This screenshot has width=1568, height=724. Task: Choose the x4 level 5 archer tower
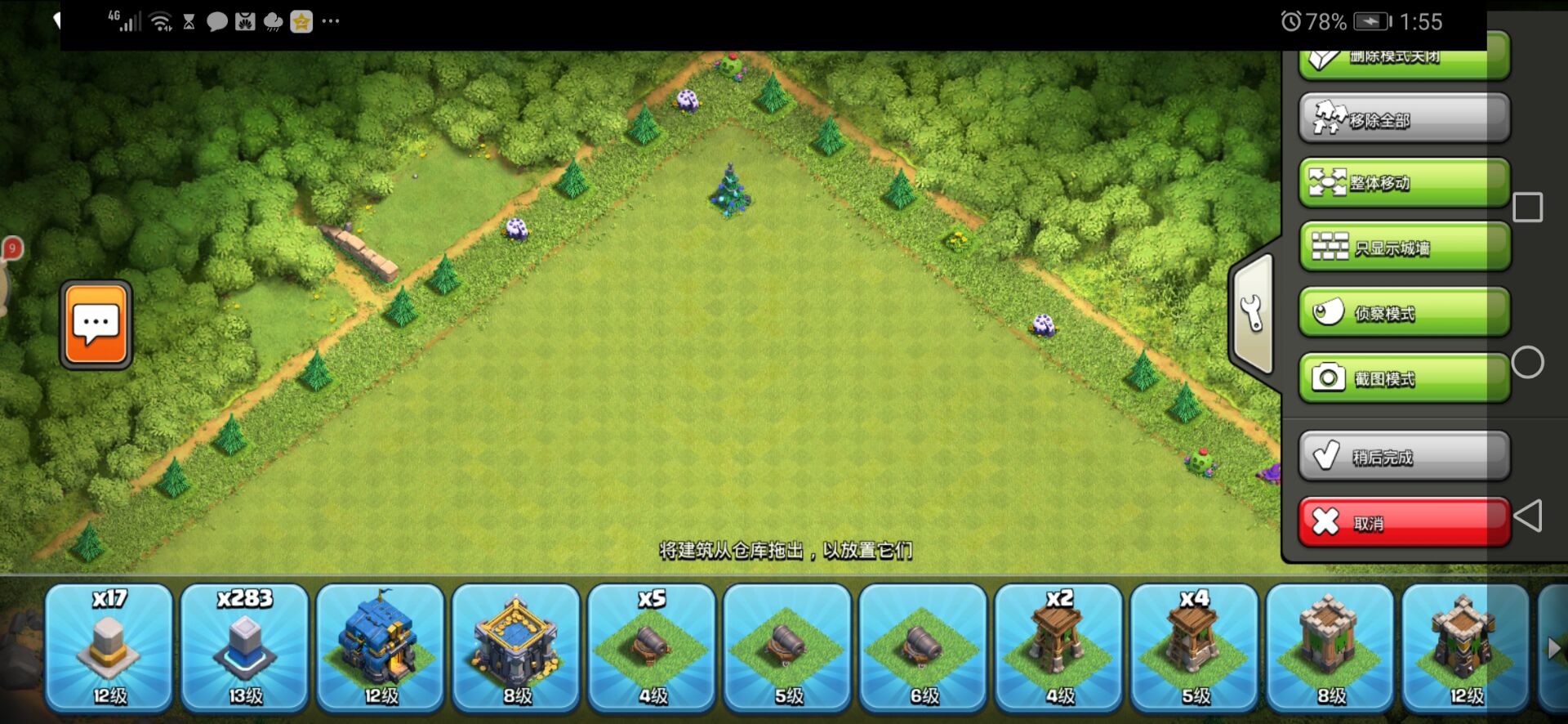(x=1194, y=646)
